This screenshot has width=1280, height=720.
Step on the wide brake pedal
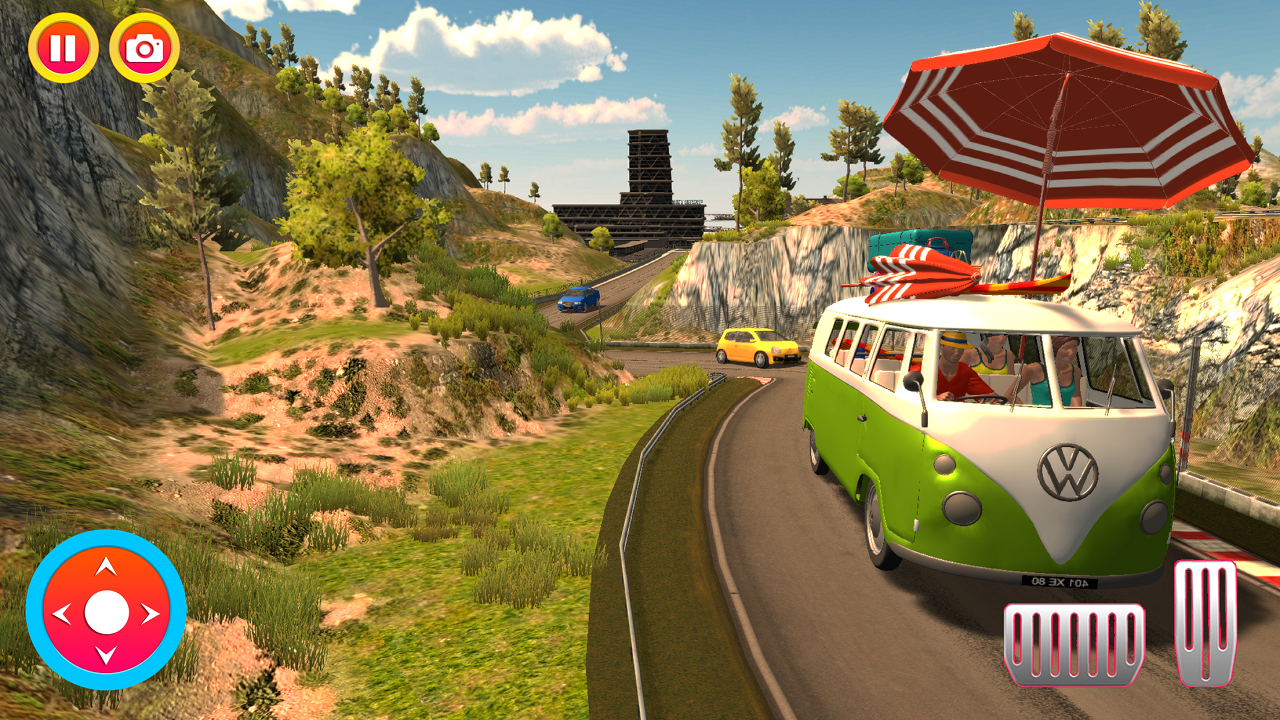(1074, 645)
